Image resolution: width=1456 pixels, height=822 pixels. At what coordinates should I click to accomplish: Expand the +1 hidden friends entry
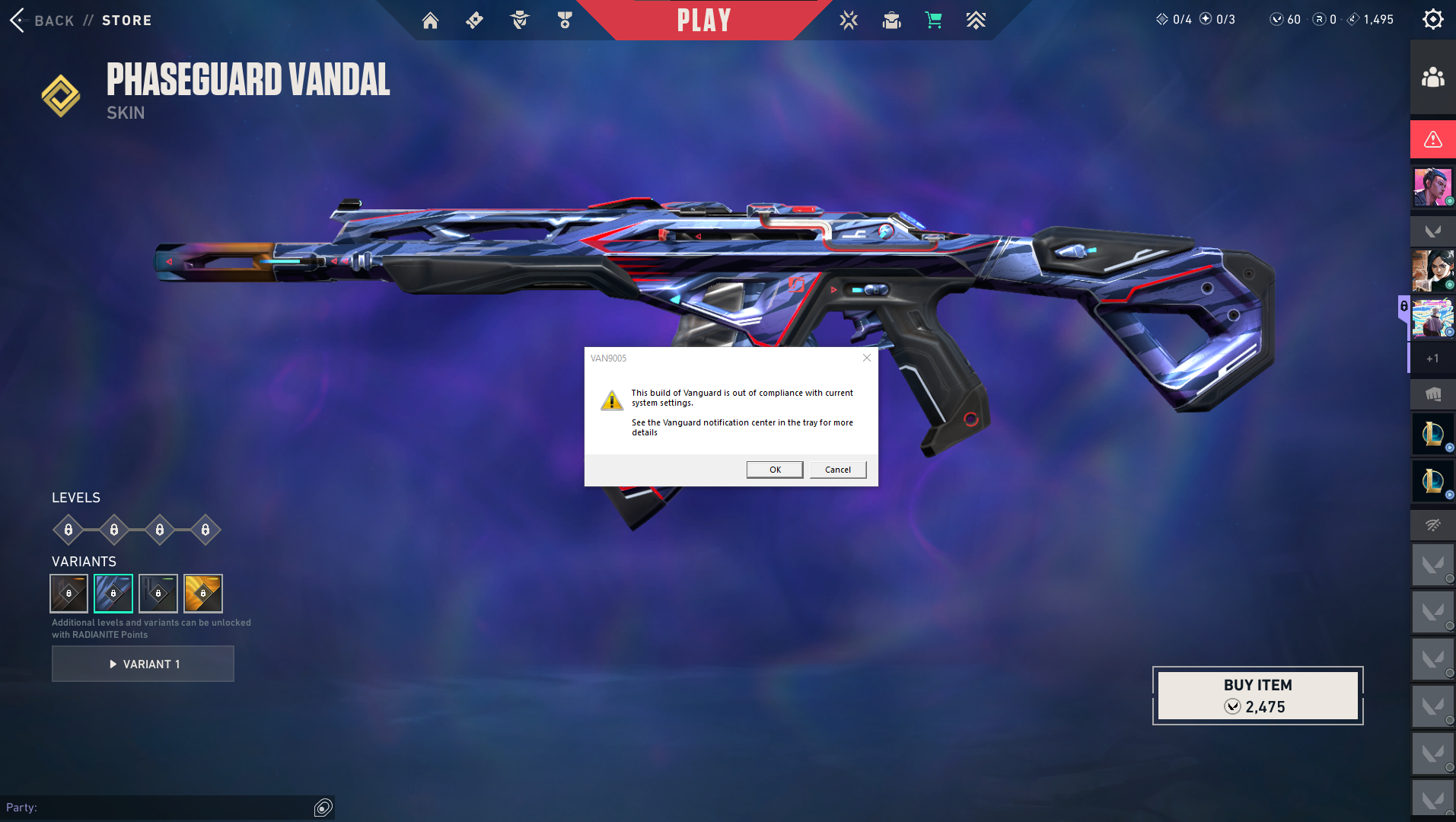(1432, 358)
